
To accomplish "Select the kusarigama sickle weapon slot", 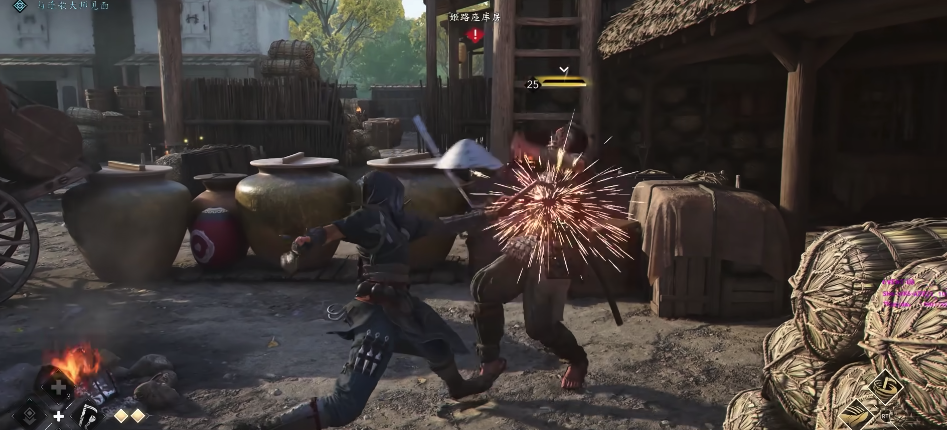I will (88, 414).
